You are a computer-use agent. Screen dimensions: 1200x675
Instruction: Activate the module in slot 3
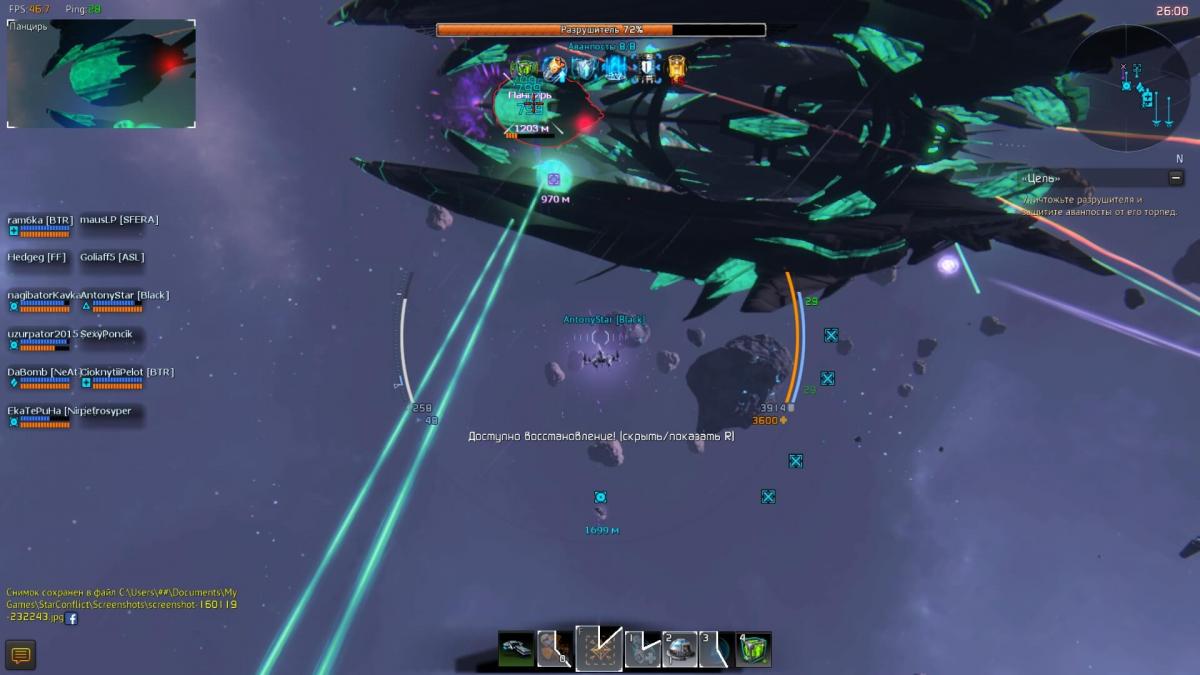(715, 650)
